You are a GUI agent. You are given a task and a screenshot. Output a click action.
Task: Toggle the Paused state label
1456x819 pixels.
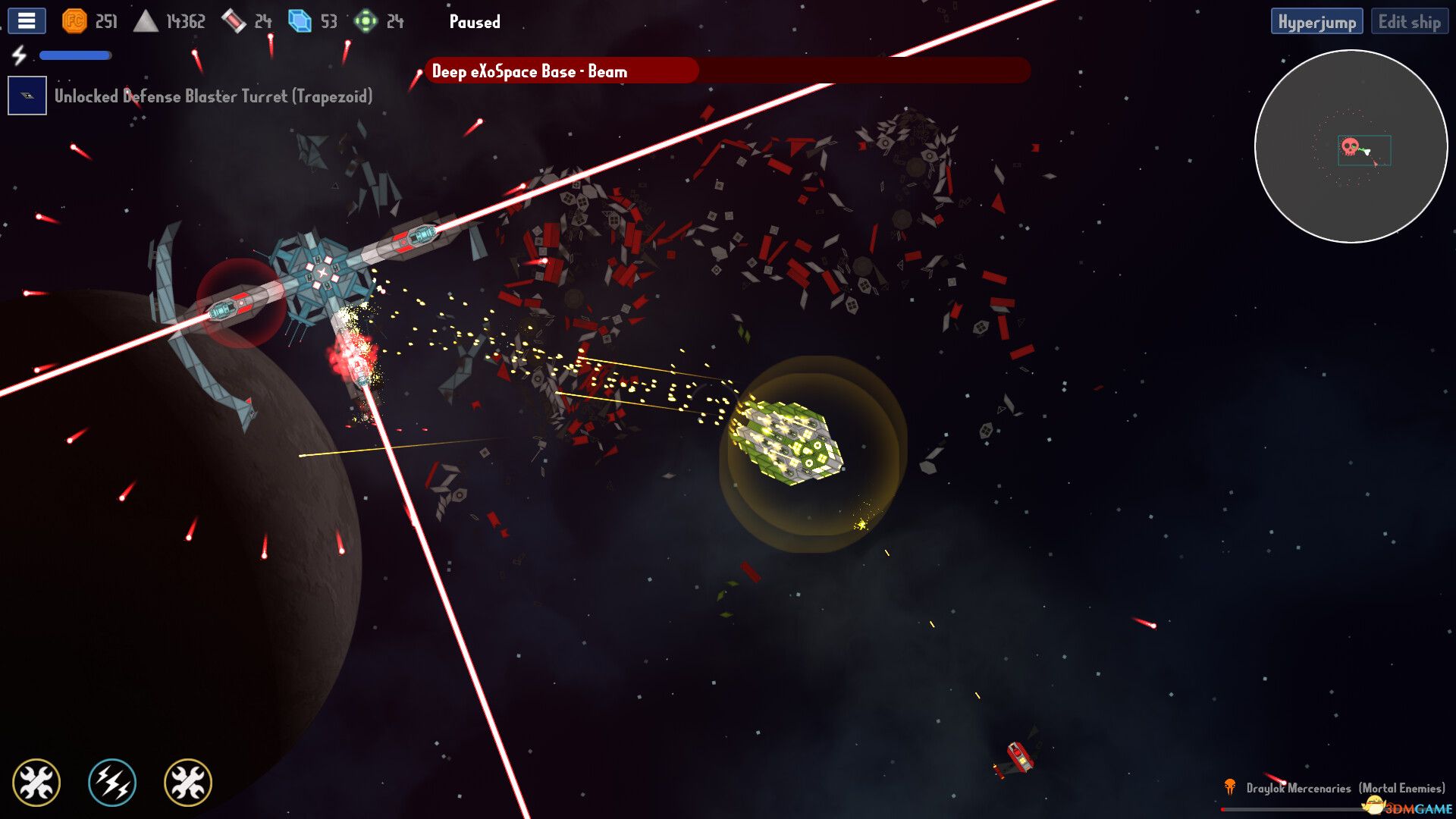point(474,22)
